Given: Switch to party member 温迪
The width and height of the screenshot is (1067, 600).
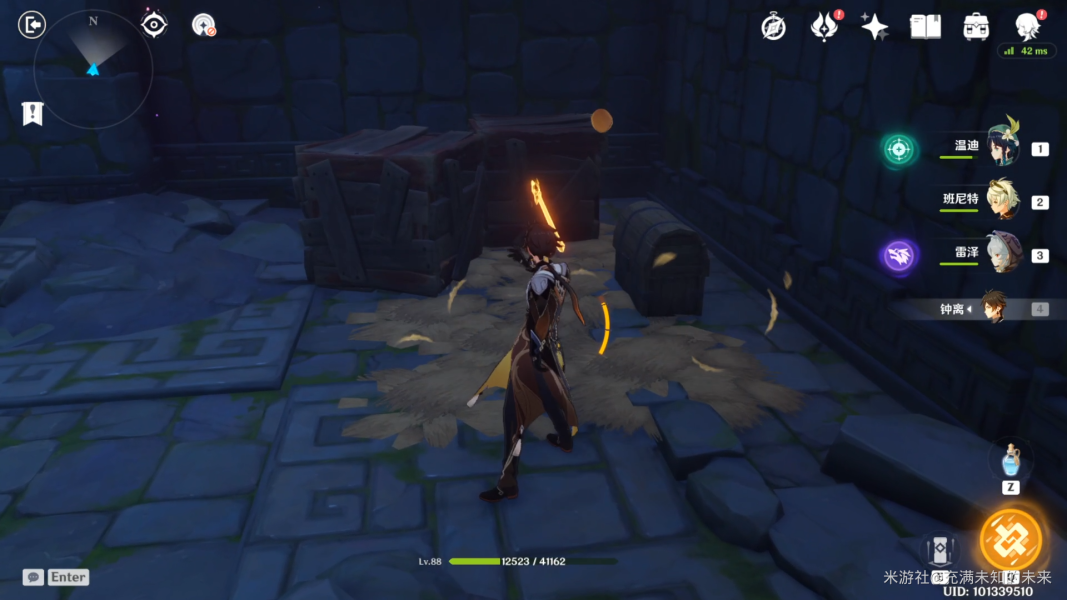Looking at the screenshot, I should pos(1001,147).
